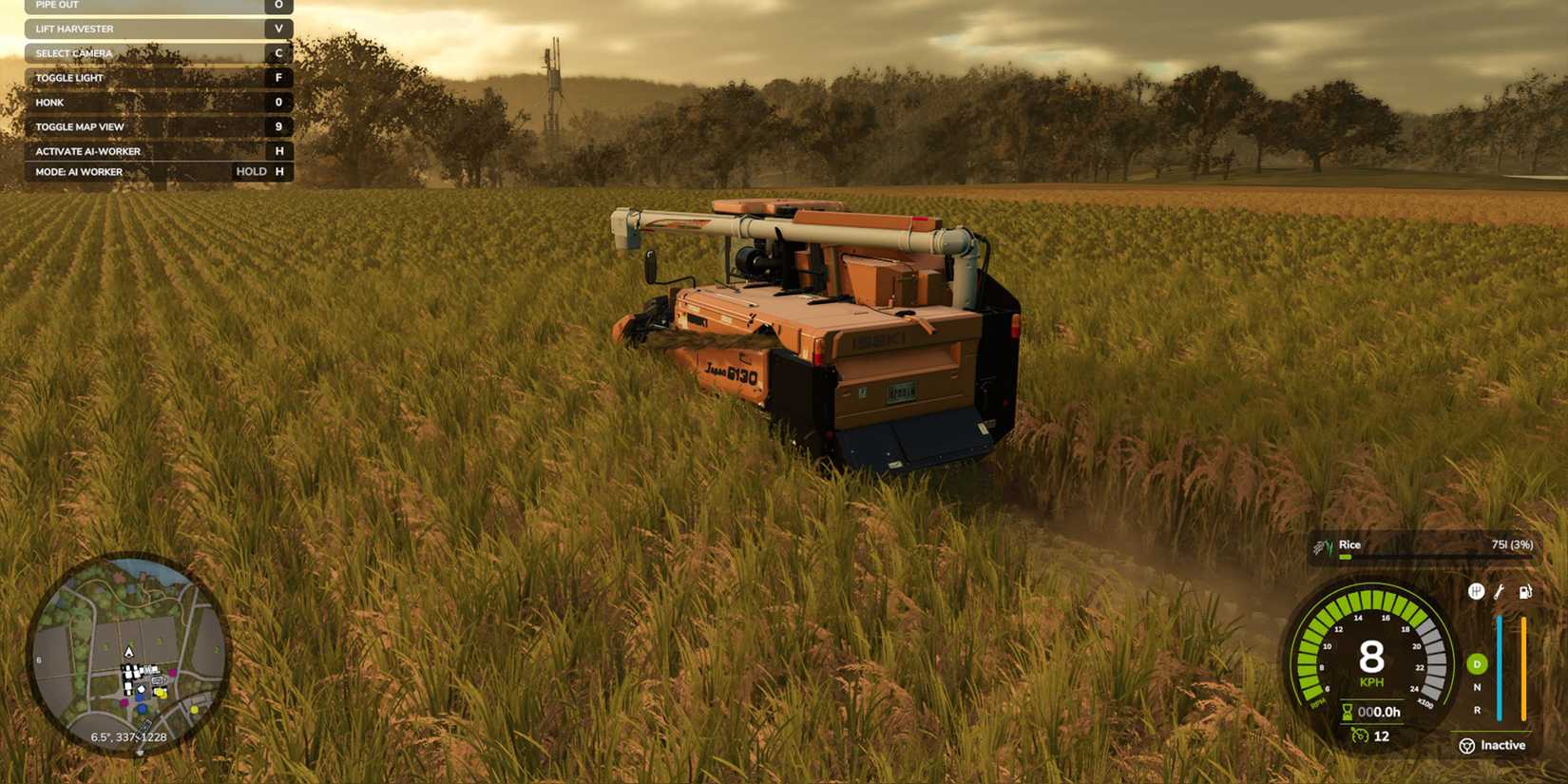
Task: Click the orange fuel level bar
Action: [1523, 666]
